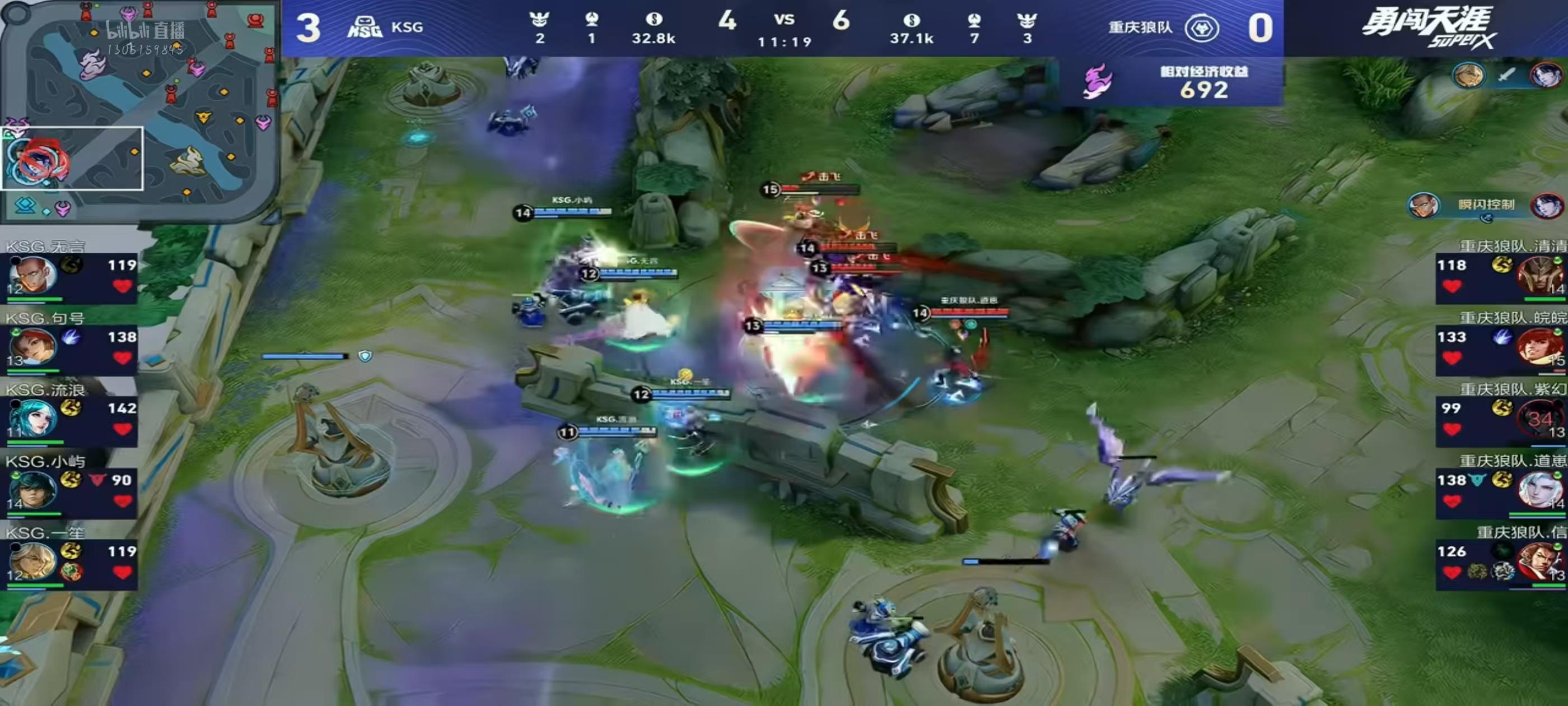Viewport: 1568px width, 706px height.
Task: Click the KSG team logo
Action: tap(364, 27)
